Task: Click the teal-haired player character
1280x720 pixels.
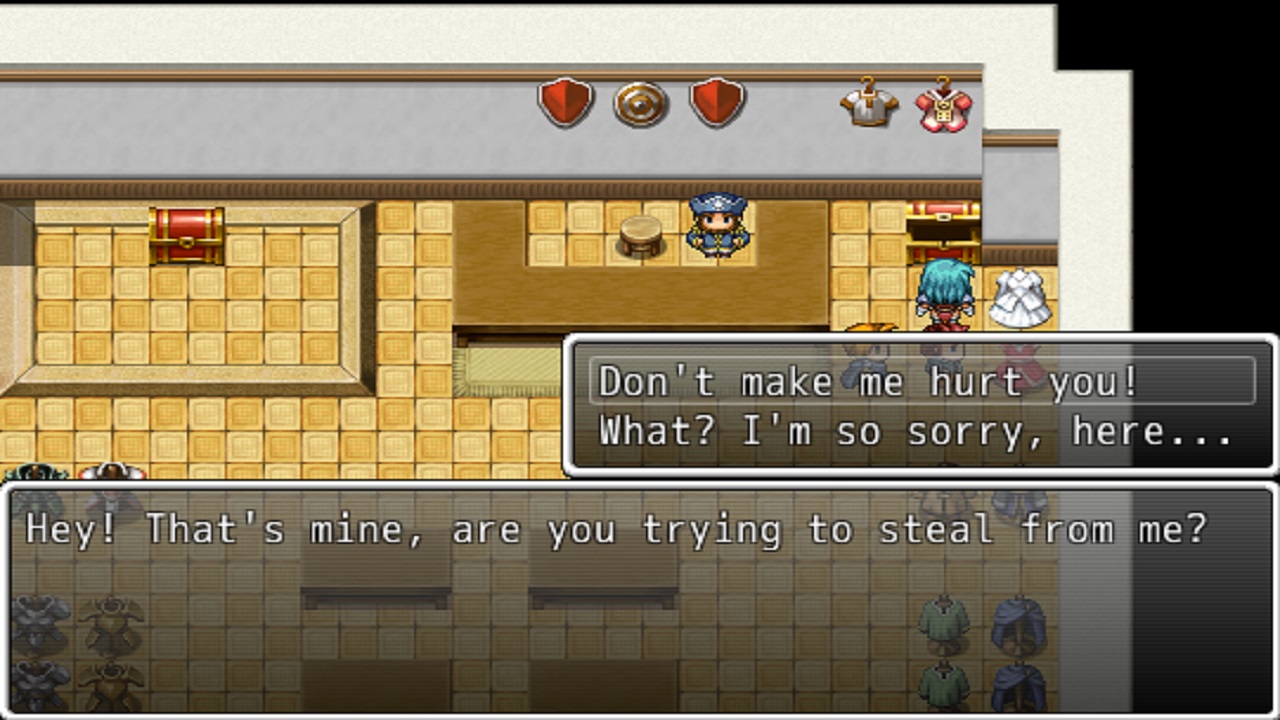Action: pos(945,295)
